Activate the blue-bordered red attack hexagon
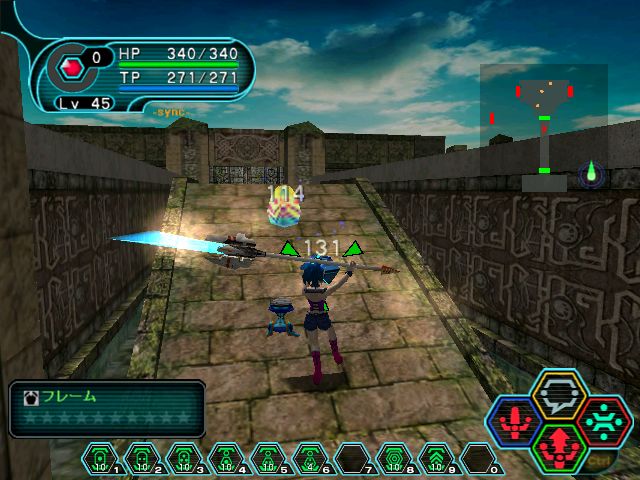This screenshot has width=640, height=480. point(517,423)
